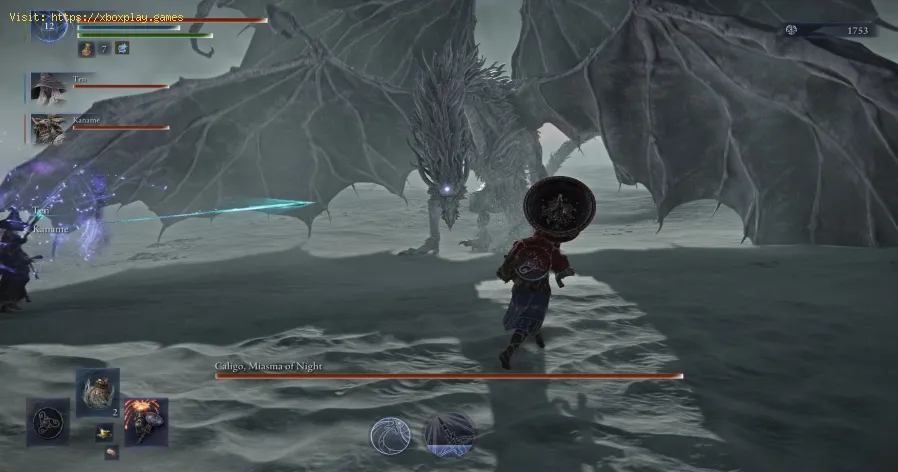Click the small pink item slot
The width and height of the screenshot is (898, 472).
coord(109,453)
